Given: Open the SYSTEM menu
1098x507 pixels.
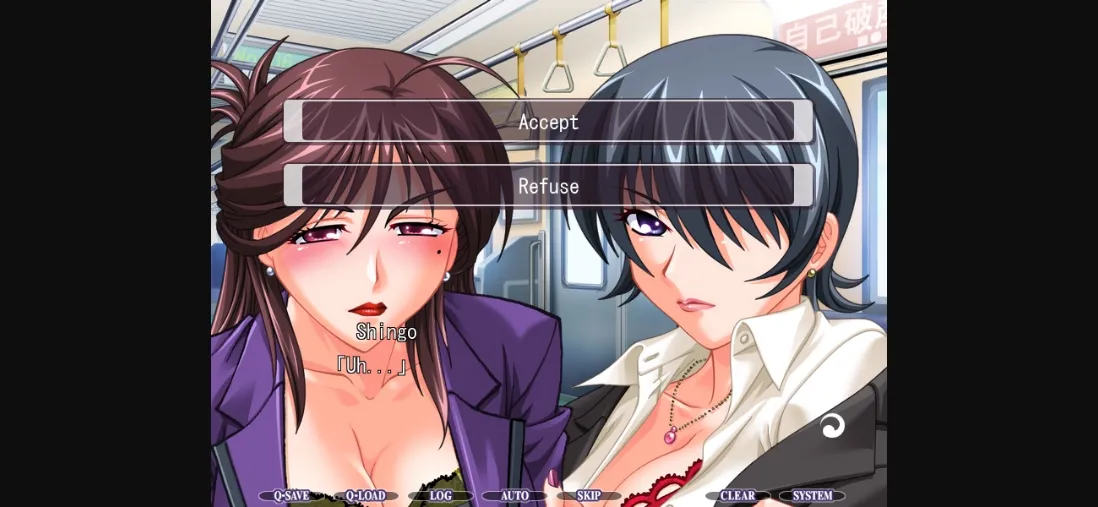Looking at the screenshot, I should (x=812, y=496).
